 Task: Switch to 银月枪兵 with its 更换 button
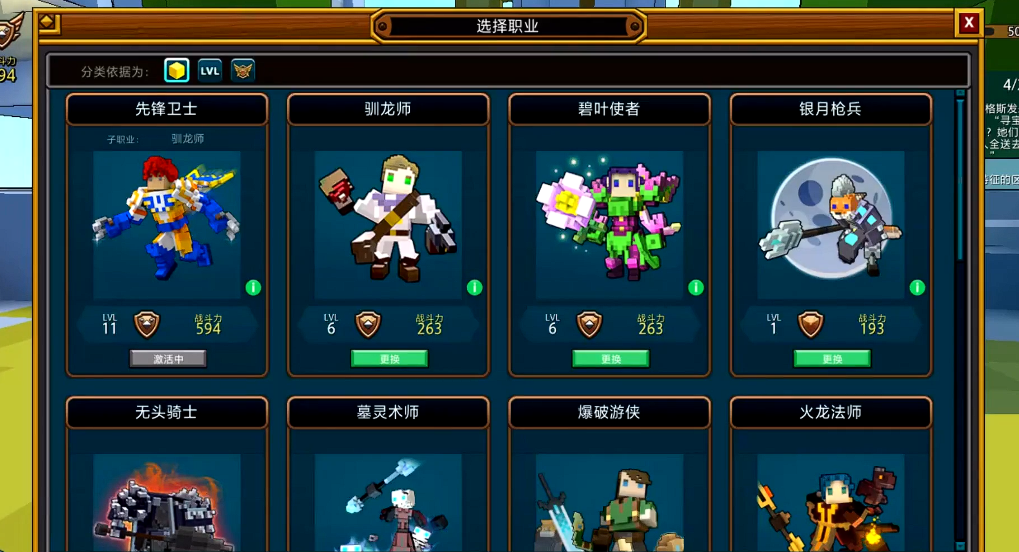pyautogui.click(x=832, y=358)
